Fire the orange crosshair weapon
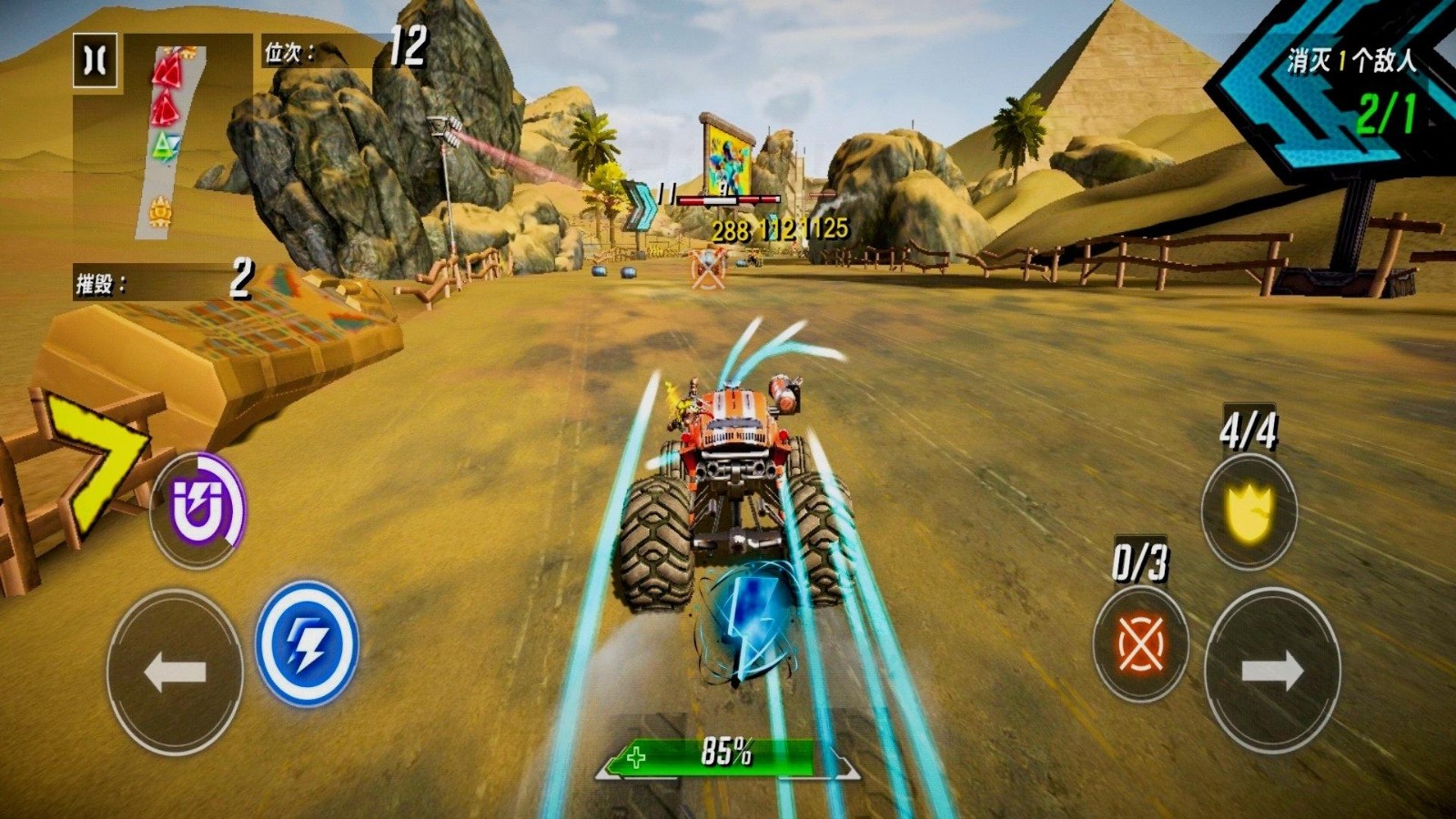This screenshot has width=1456, height=819. pyautogui.click(x=1140, y=643)
